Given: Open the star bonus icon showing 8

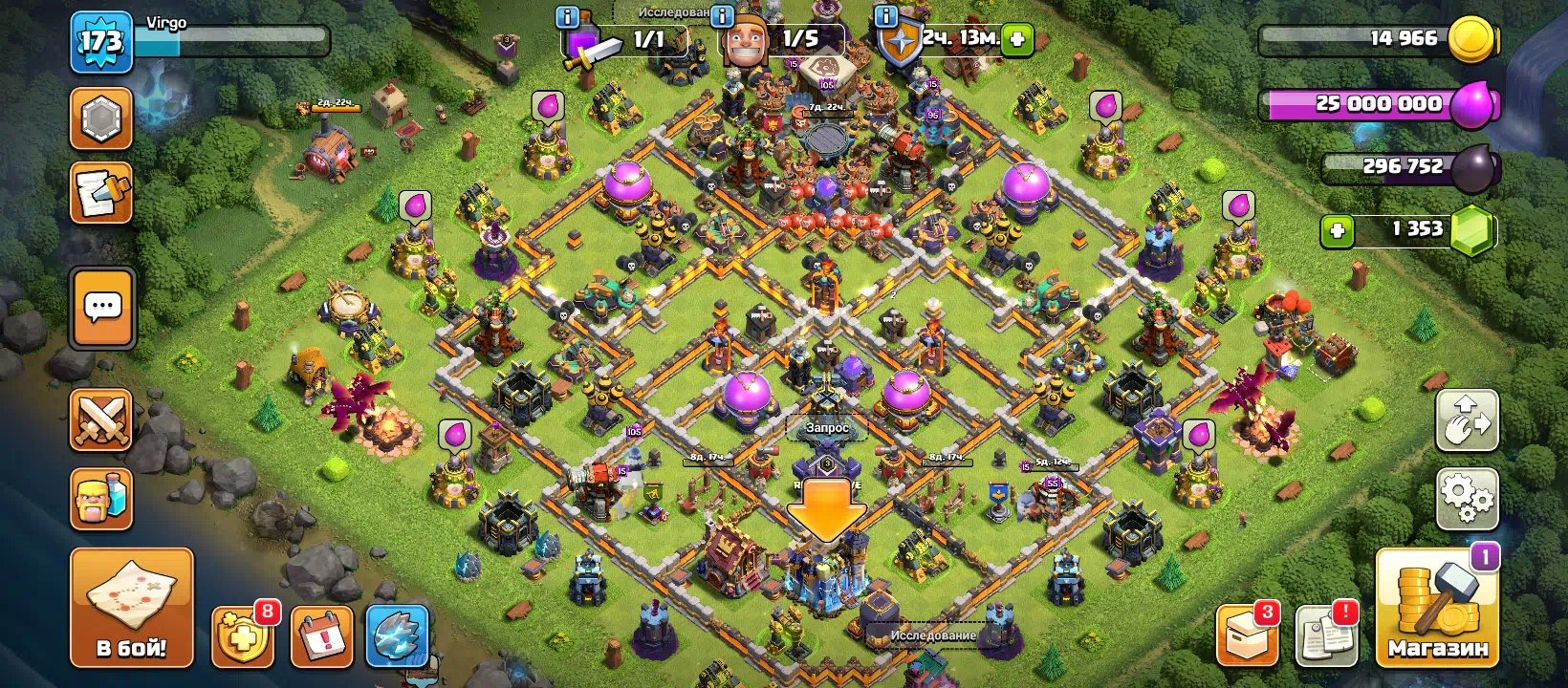Looking at the screenshot, I should click(243, 634).
